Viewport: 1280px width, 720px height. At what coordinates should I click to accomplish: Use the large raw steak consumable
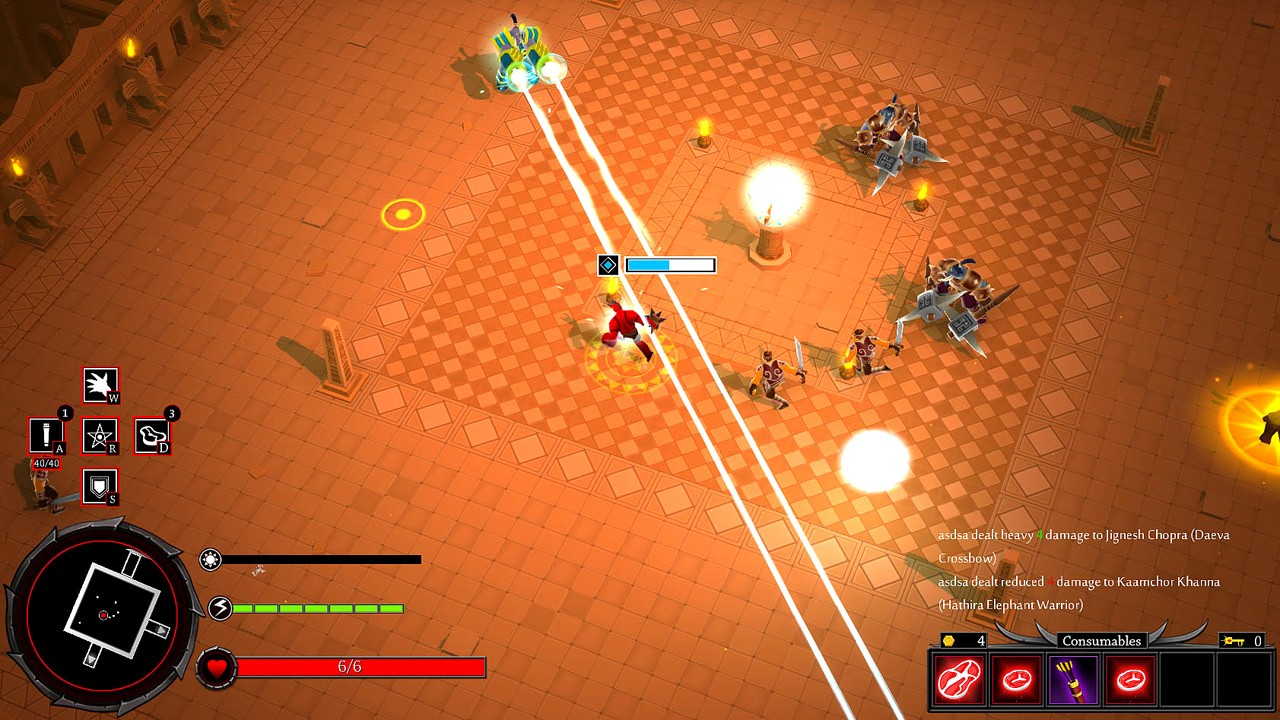(959, 680)
